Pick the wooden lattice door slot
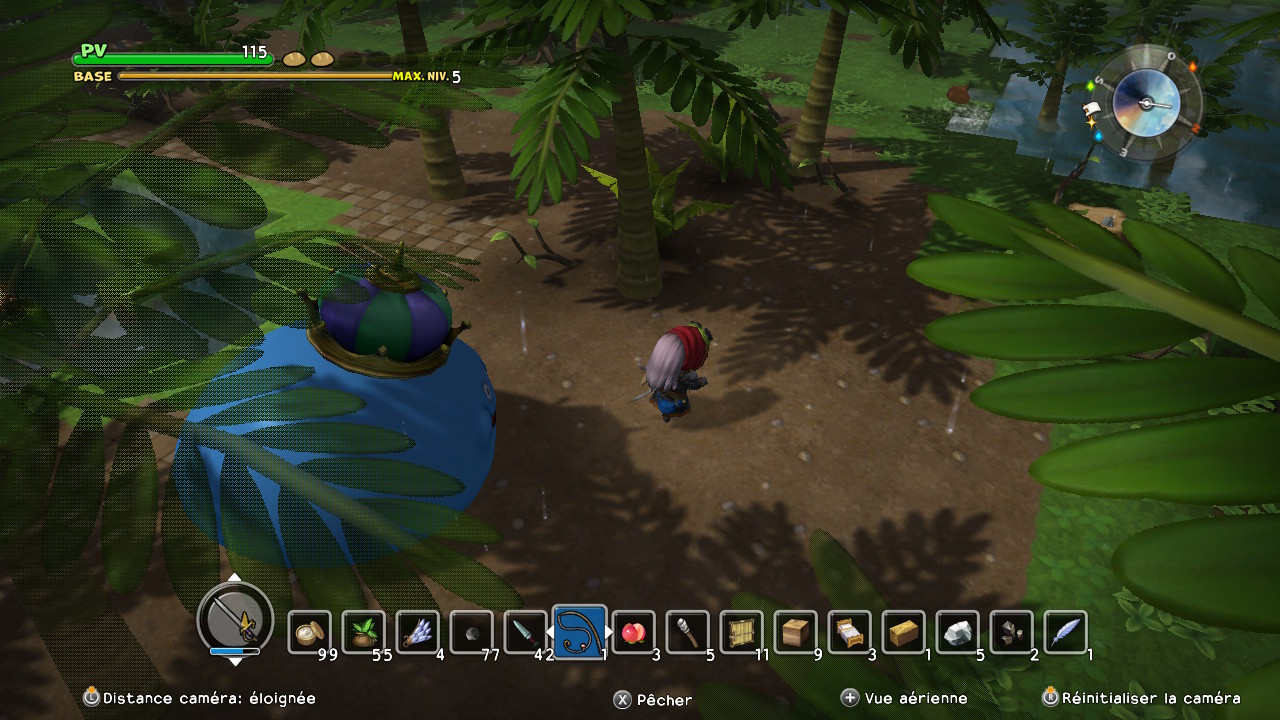Viewport: 1280px width, 720px height. pos(741,632)
